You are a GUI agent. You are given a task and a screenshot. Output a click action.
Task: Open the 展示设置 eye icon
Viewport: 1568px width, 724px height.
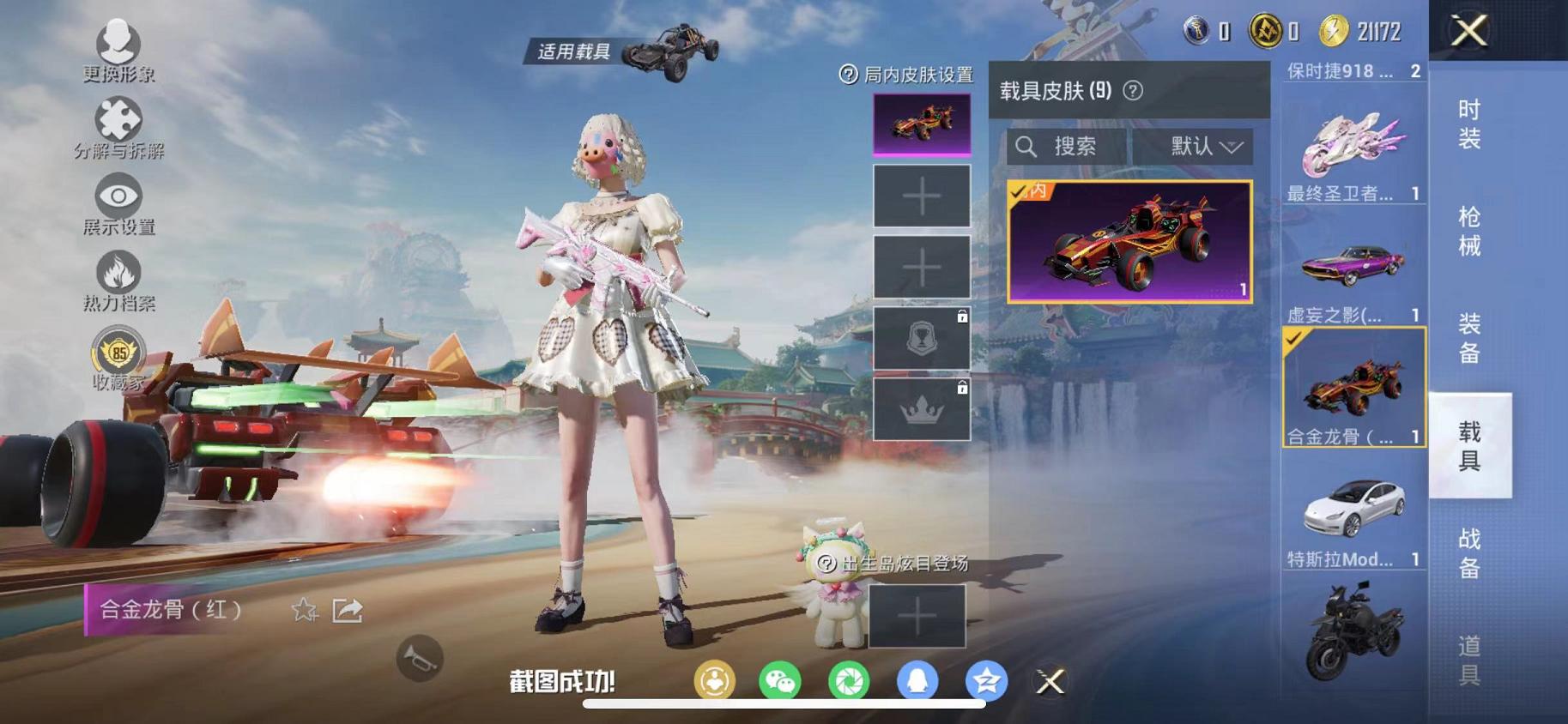tap(118, 197)
